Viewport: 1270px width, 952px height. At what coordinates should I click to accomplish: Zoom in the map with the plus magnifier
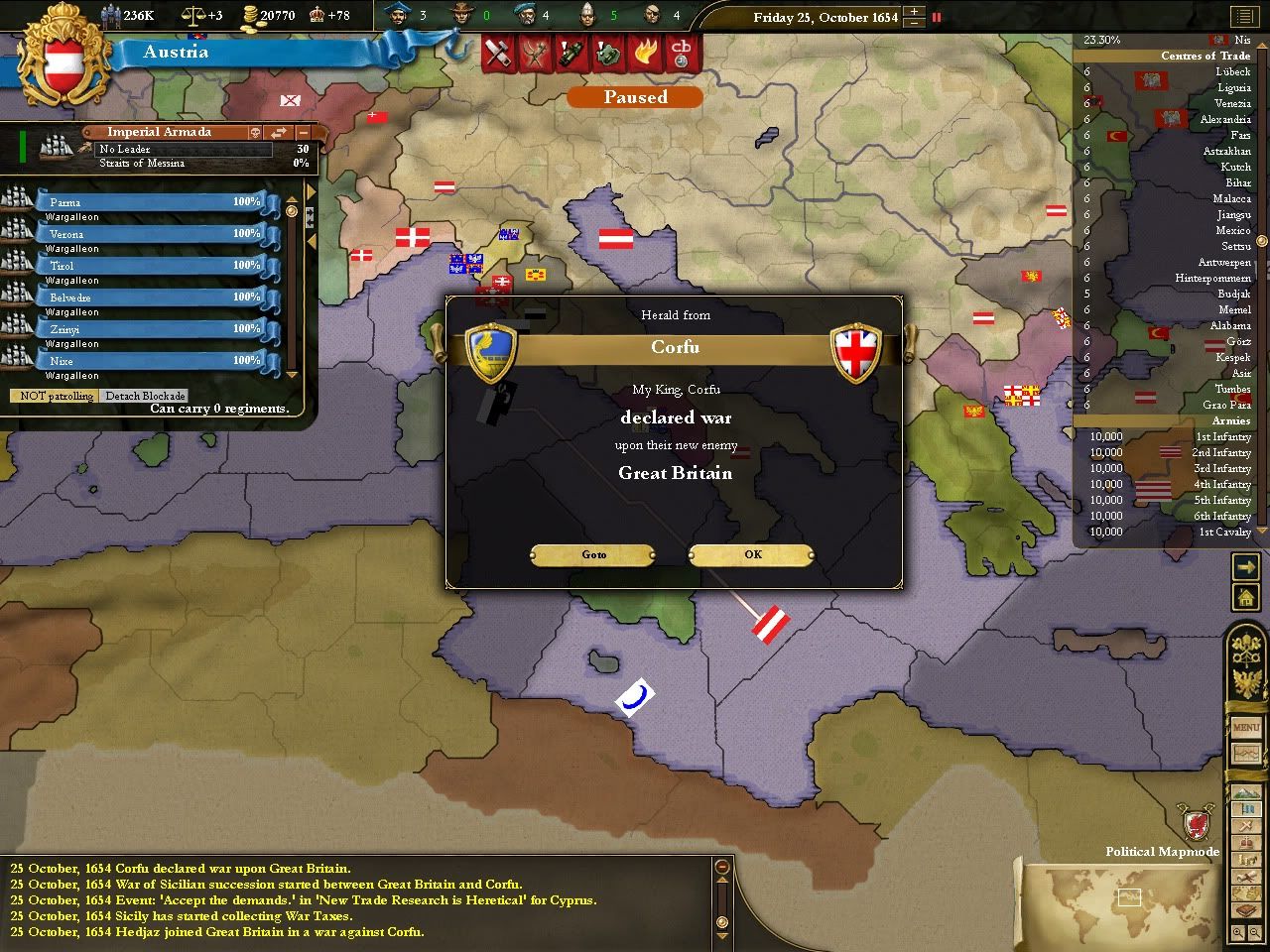click(x=1238, y=933)
